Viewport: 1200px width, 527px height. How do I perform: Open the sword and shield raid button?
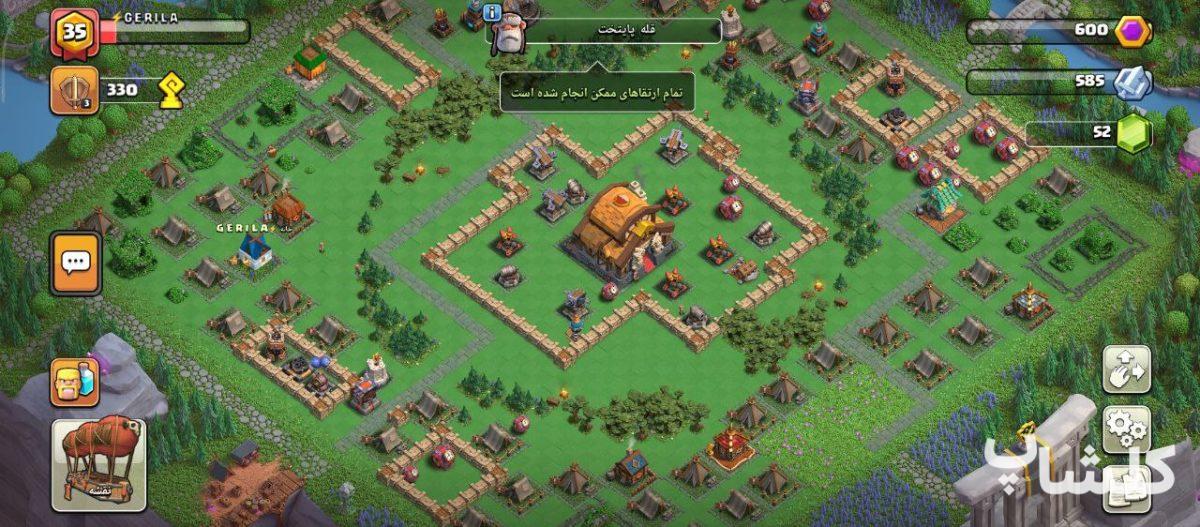pyautogui.click(x=75, y=90)
